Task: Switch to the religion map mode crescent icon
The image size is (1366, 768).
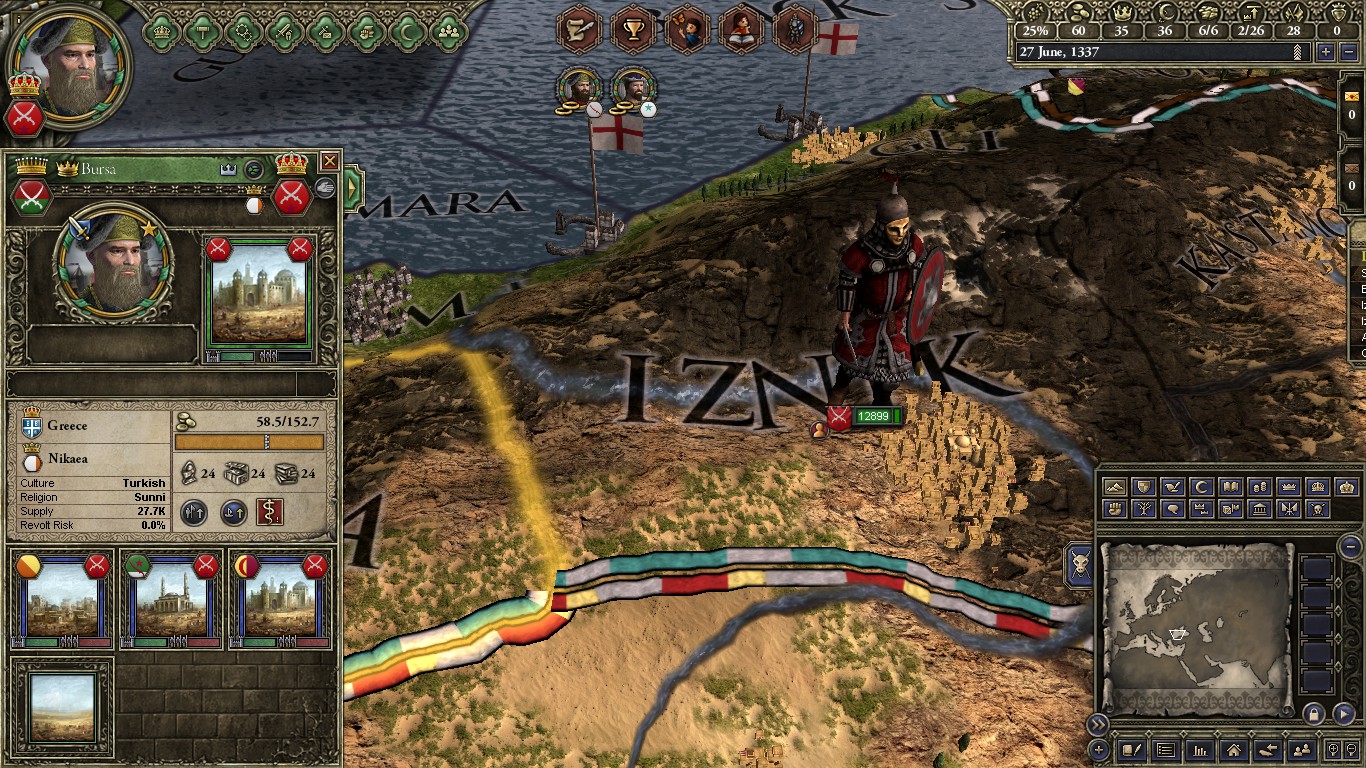Action: pyautogui.click(x=1199, y=486)
